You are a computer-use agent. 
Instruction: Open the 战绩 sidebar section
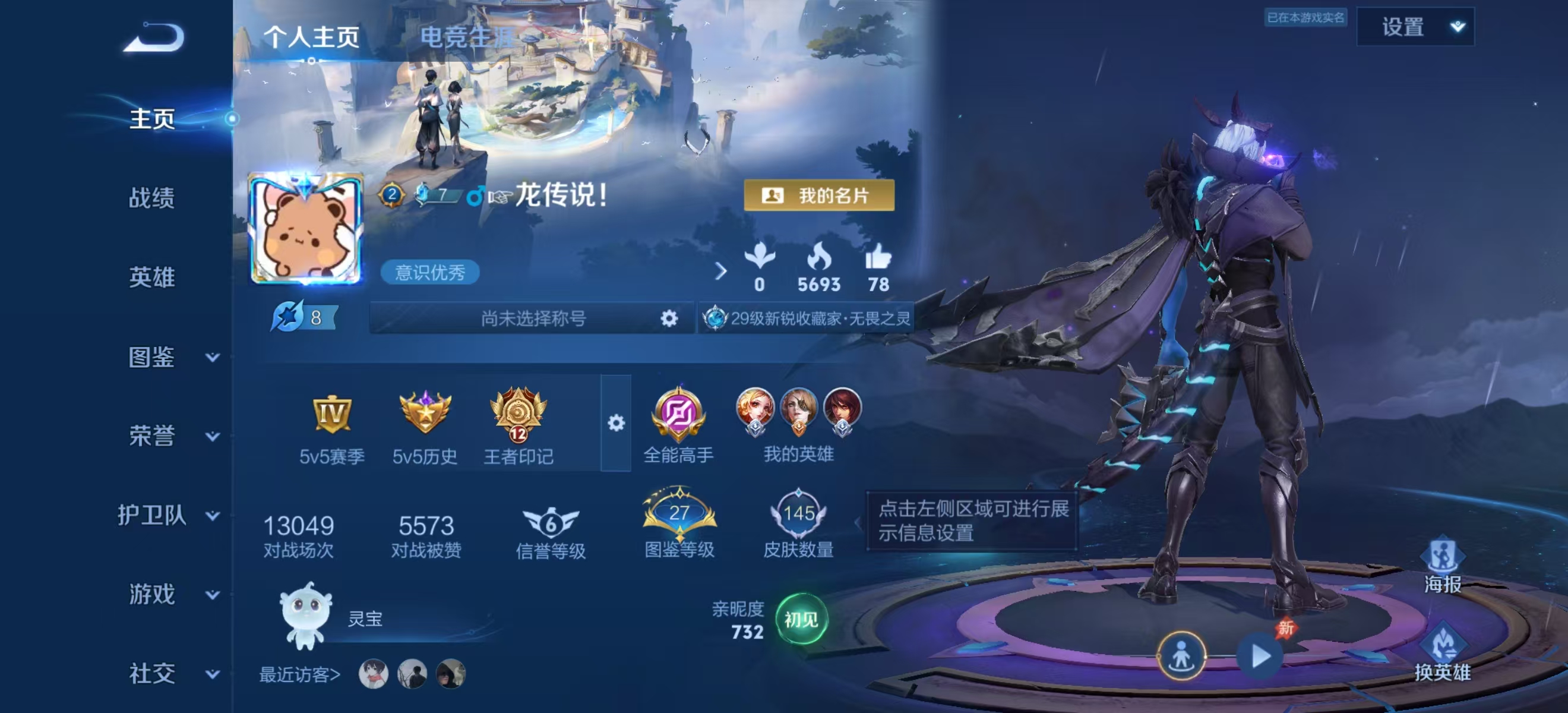coord(151,198)
